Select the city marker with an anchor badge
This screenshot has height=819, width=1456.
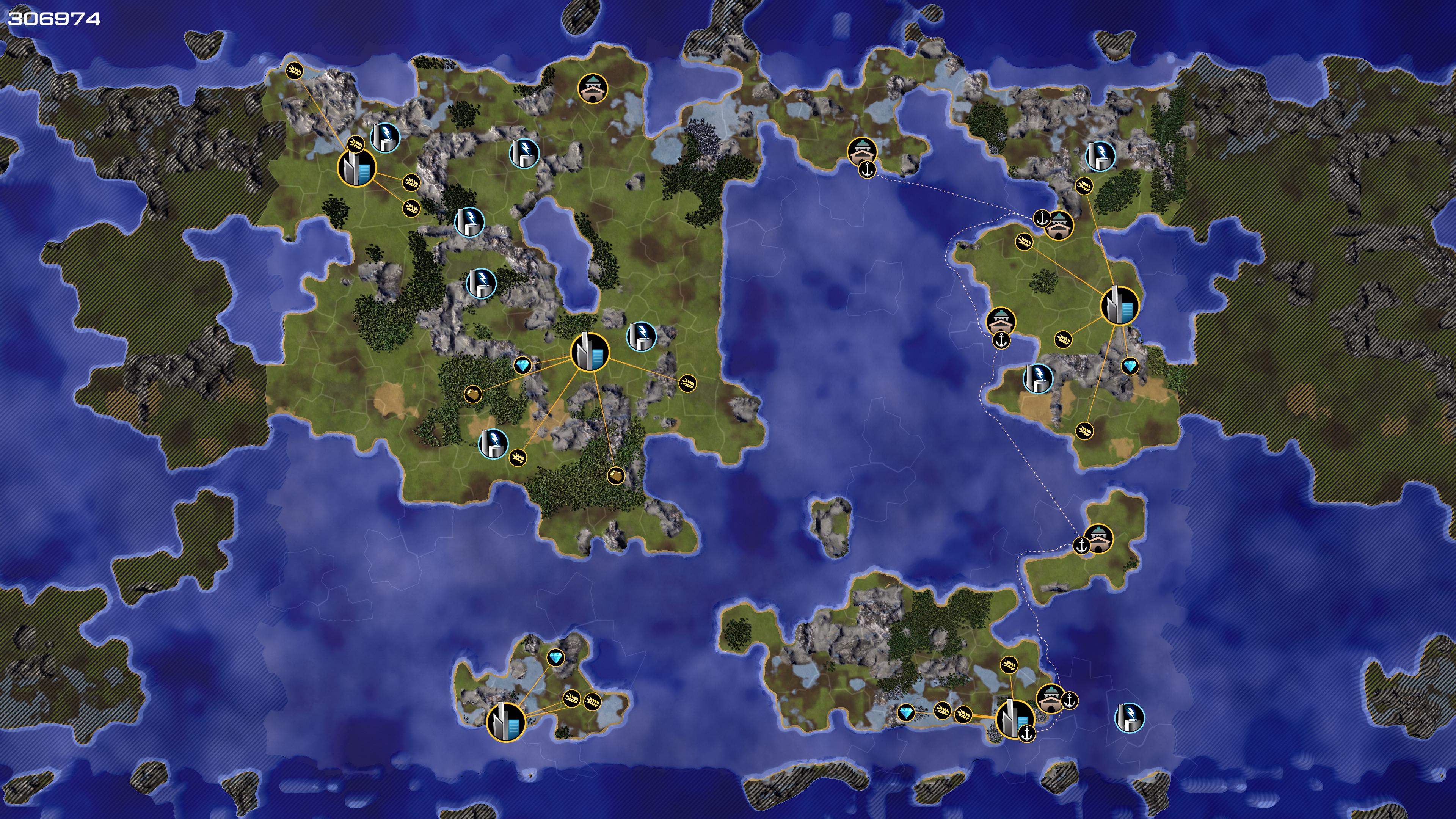coord(1014,719)
